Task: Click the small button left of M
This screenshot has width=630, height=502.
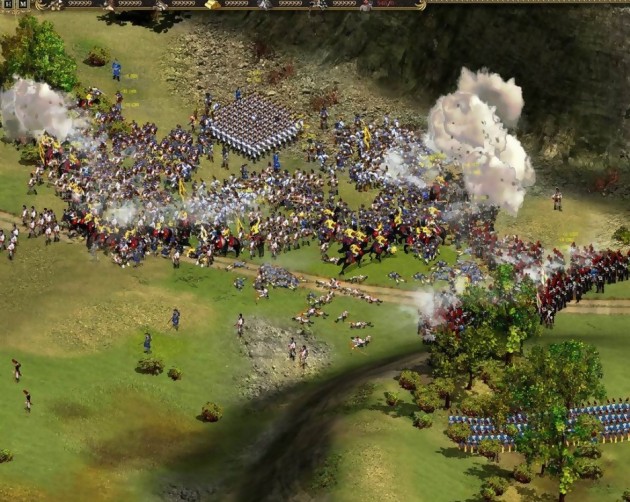Action: 8,5
